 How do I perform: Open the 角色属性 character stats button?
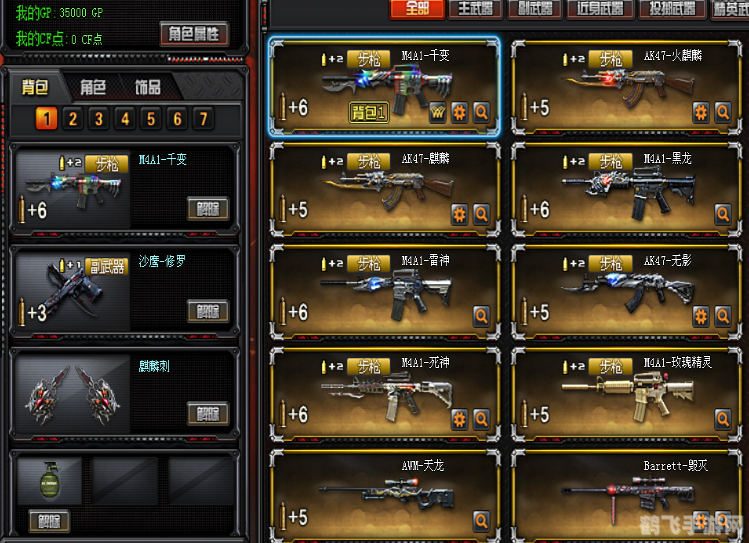pyautogui.click(x=194, y=34)
